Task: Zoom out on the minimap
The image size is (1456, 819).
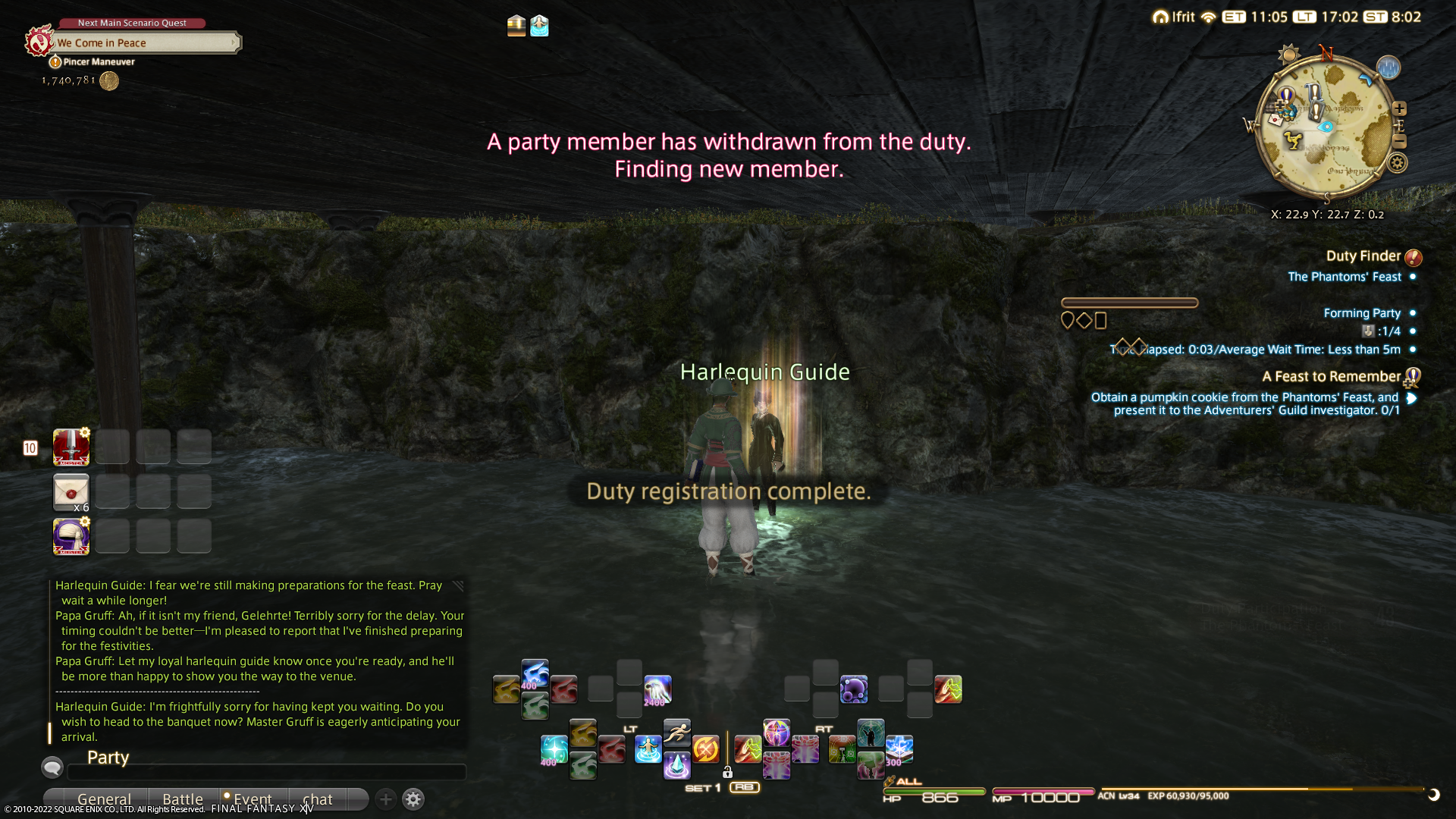Action: tap(1399, 142)
